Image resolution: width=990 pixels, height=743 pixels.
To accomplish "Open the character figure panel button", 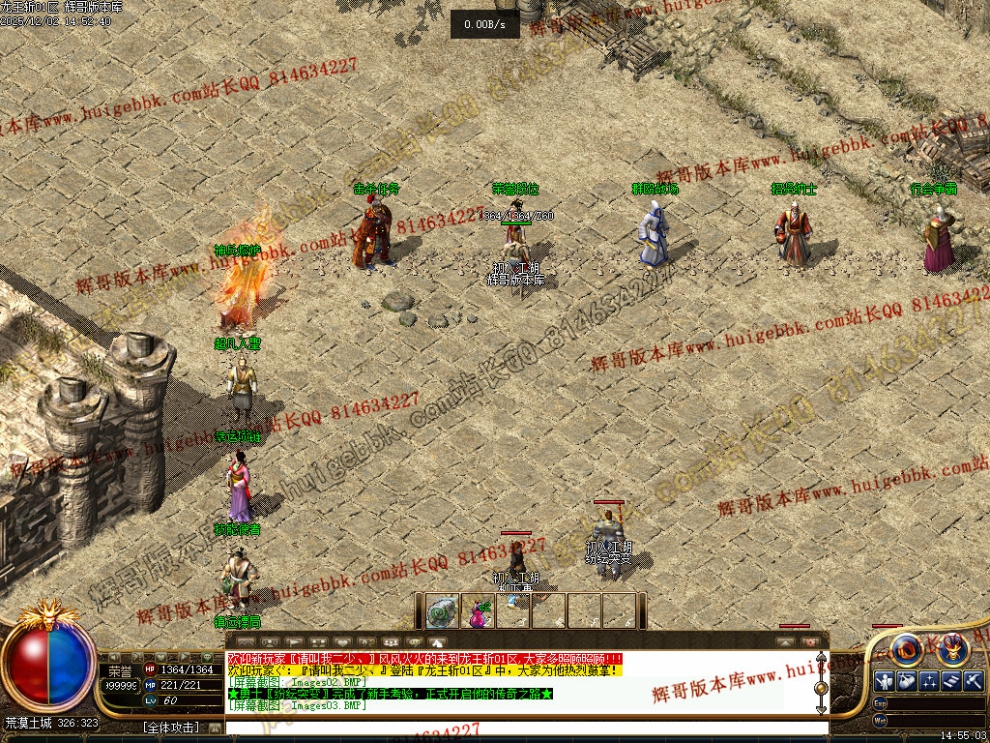I will point(884,682).
